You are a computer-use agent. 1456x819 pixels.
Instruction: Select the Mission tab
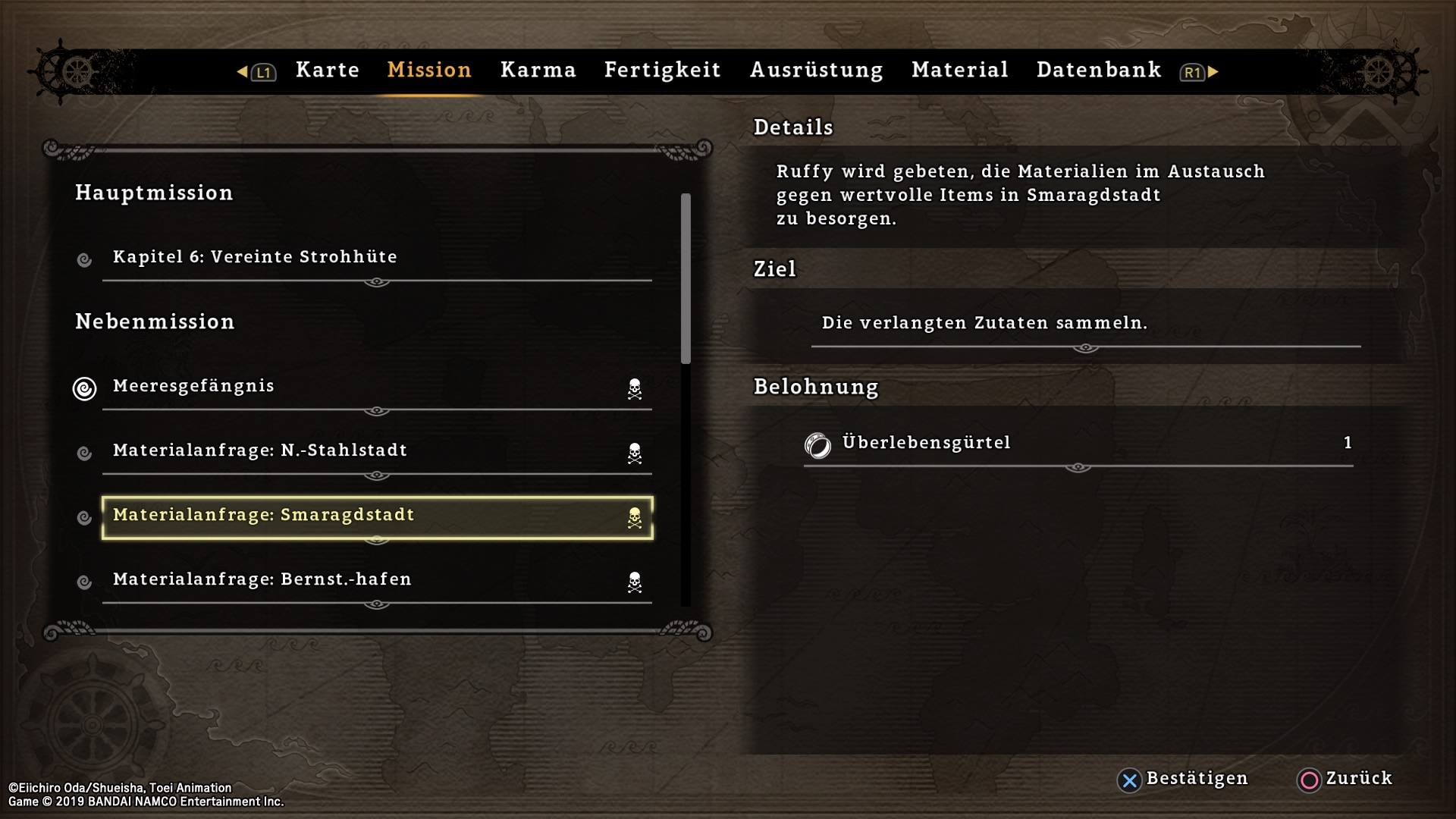pyautogui.click(x=429, y=70)
